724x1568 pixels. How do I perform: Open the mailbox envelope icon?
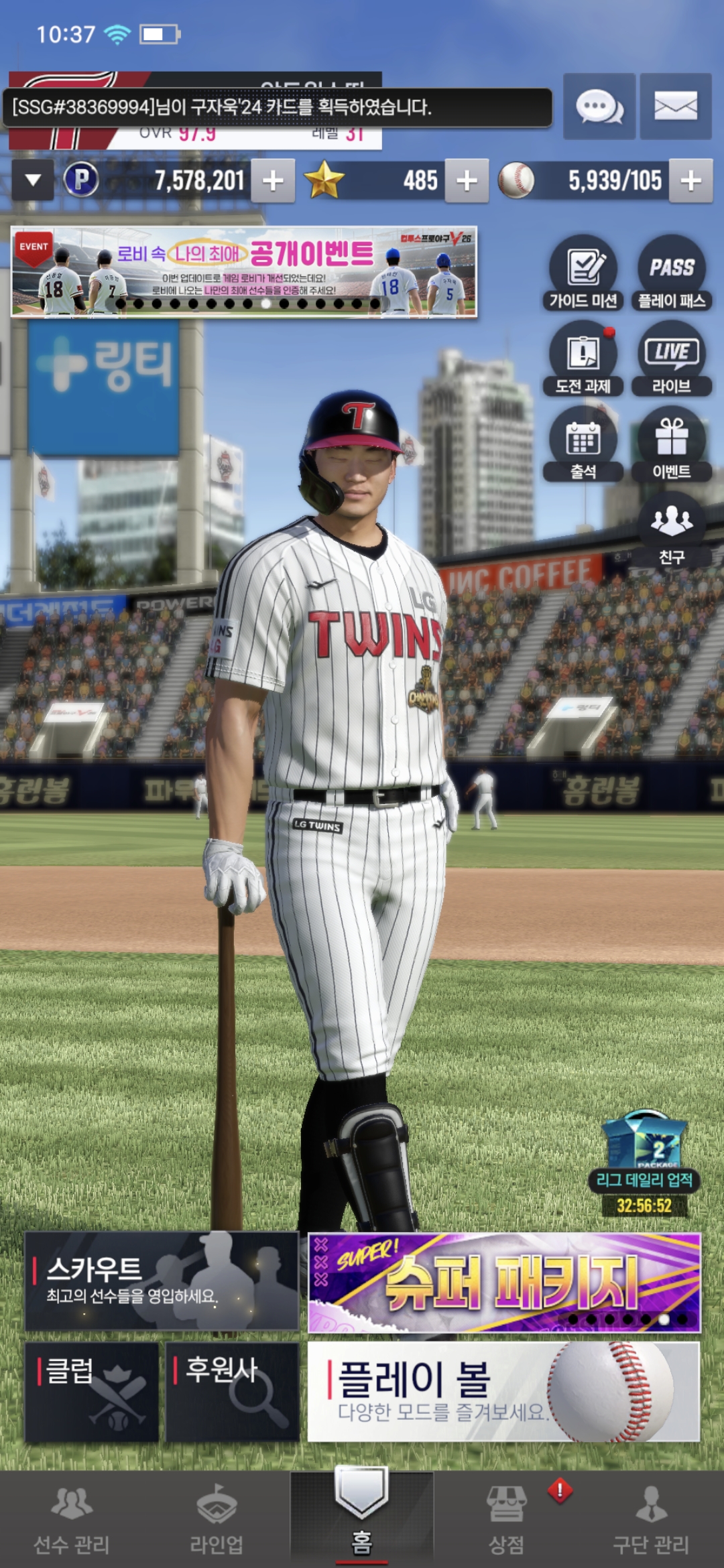click(675, 107)
